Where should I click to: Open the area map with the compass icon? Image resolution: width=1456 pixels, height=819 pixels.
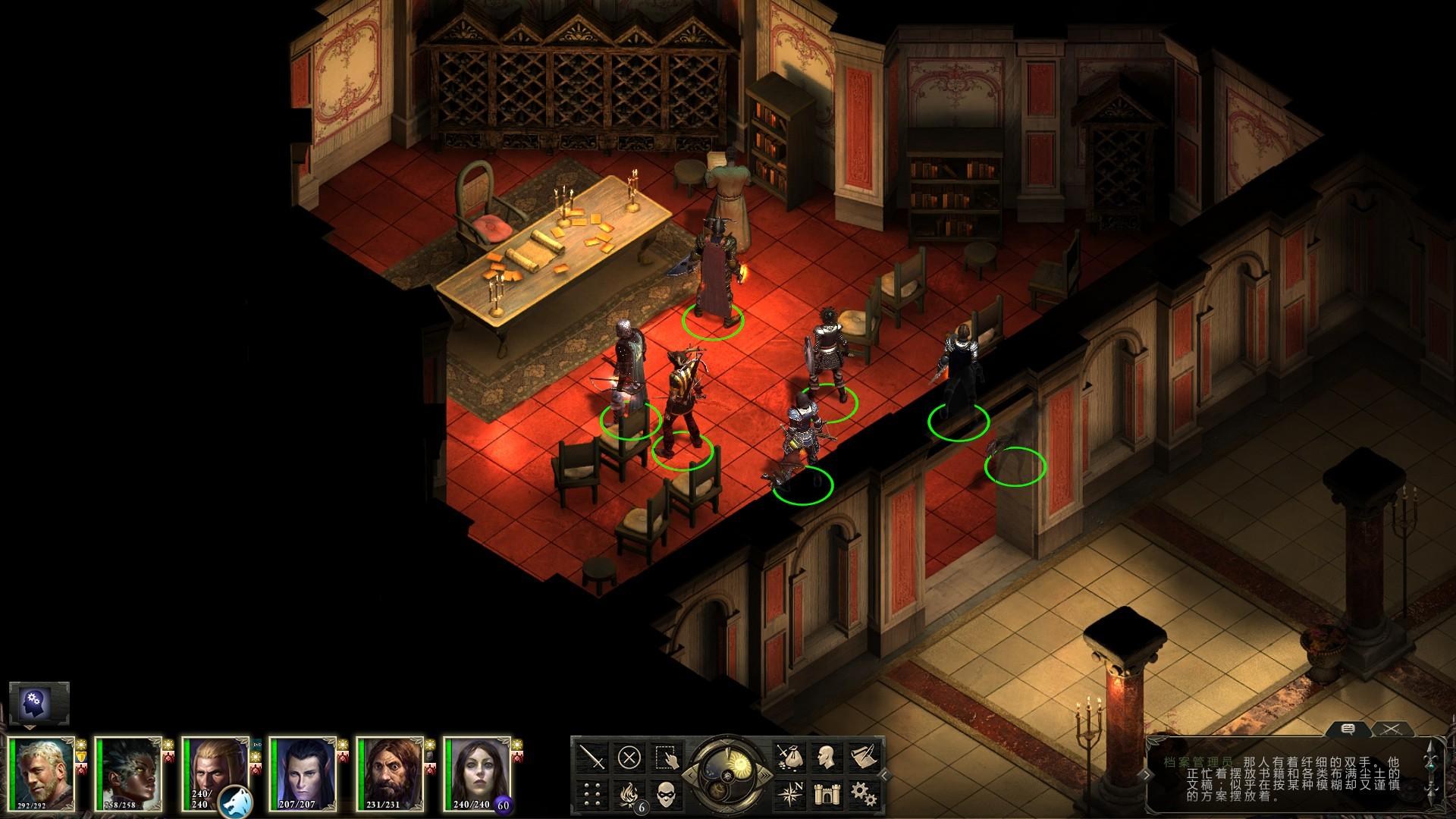(789, 794)
